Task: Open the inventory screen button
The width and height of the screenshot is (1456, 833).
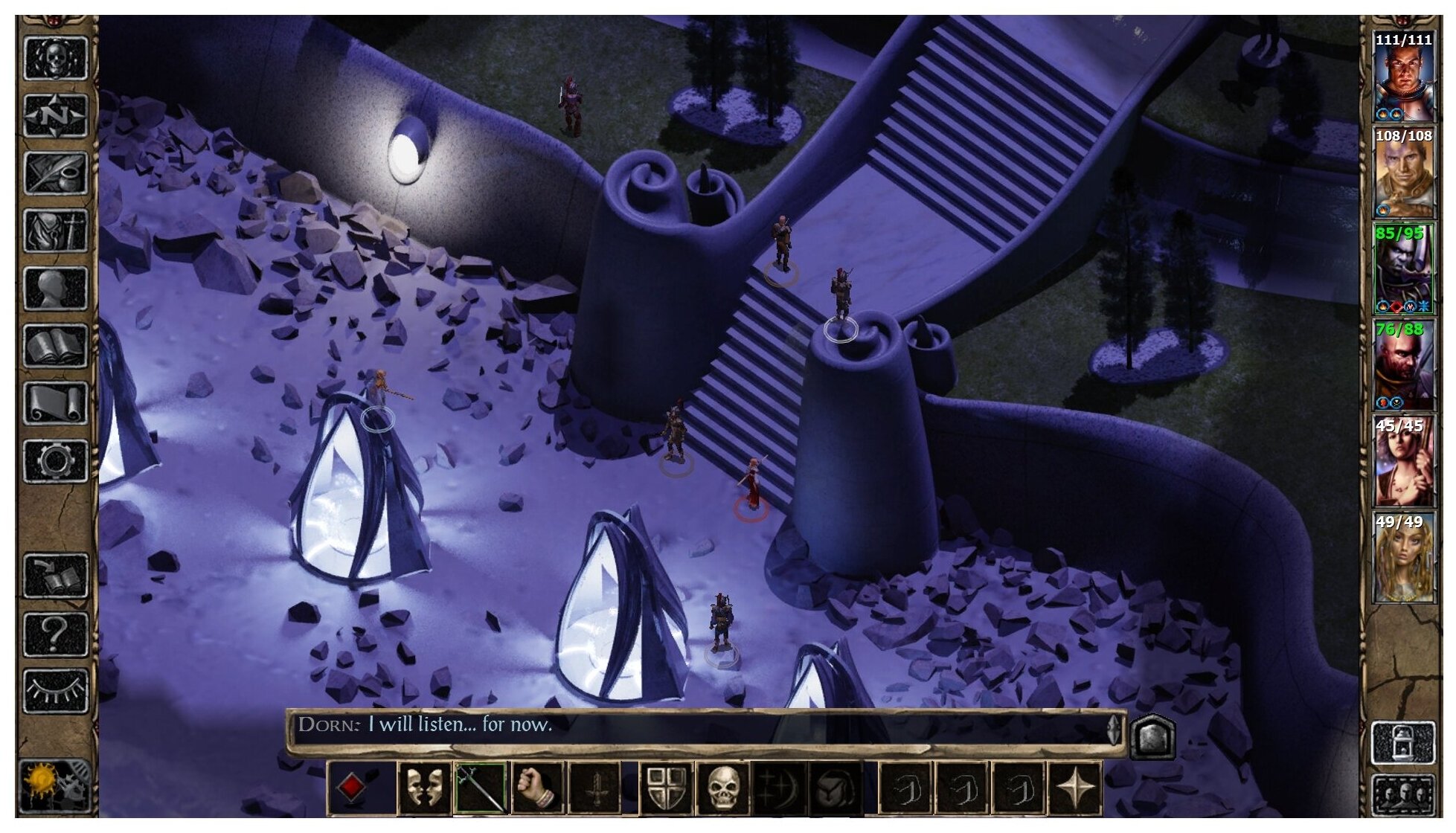Action: click(55, 231)
